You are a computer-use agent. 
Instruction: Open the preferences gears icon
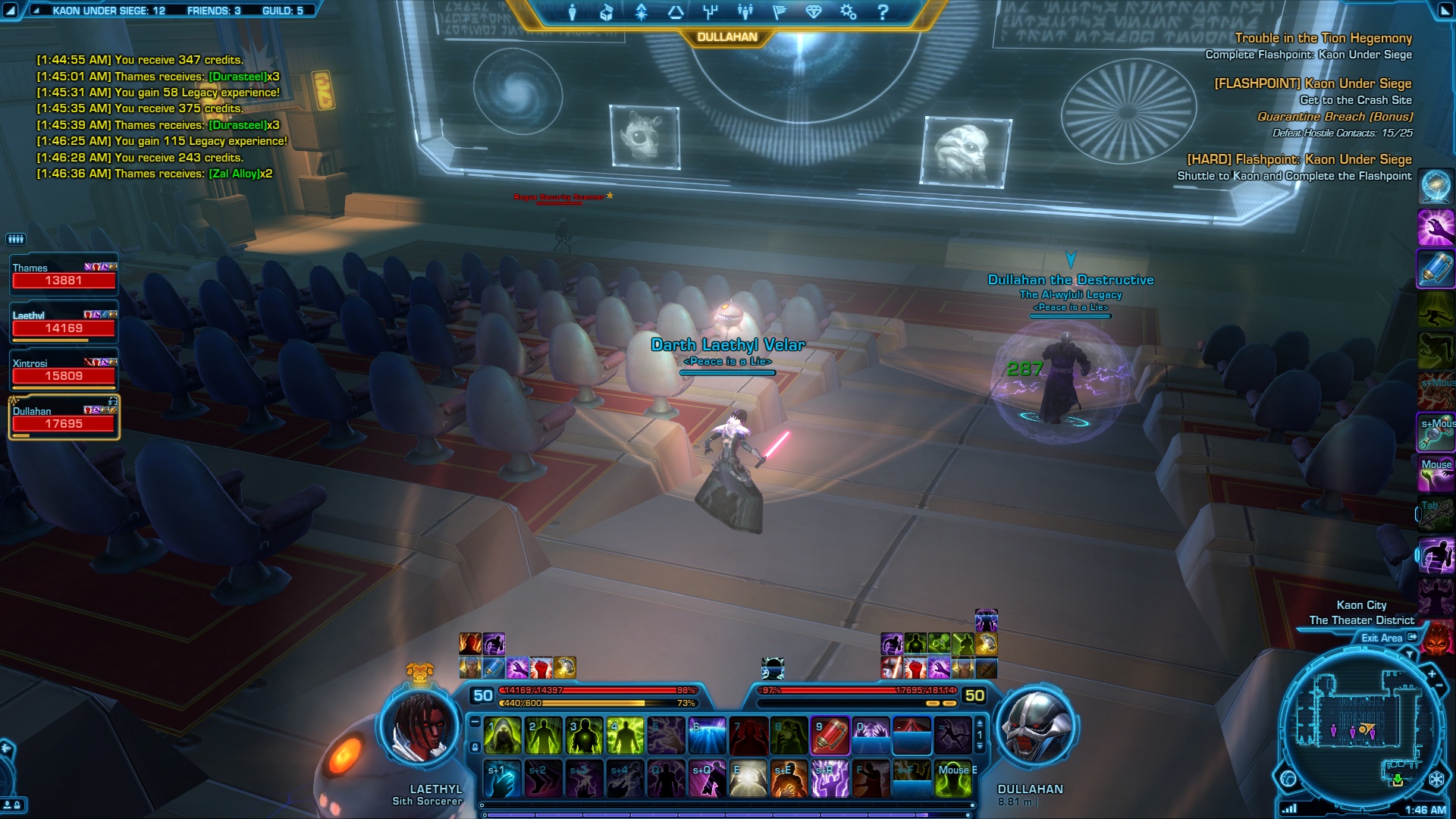coord(848,12)
